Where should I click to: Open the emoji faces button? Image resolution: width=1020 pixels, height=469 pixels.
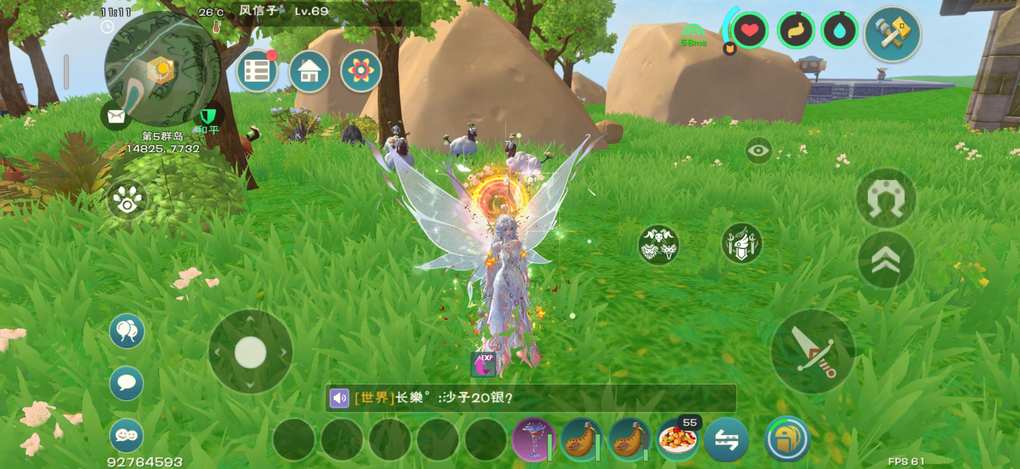coord(126,434)
